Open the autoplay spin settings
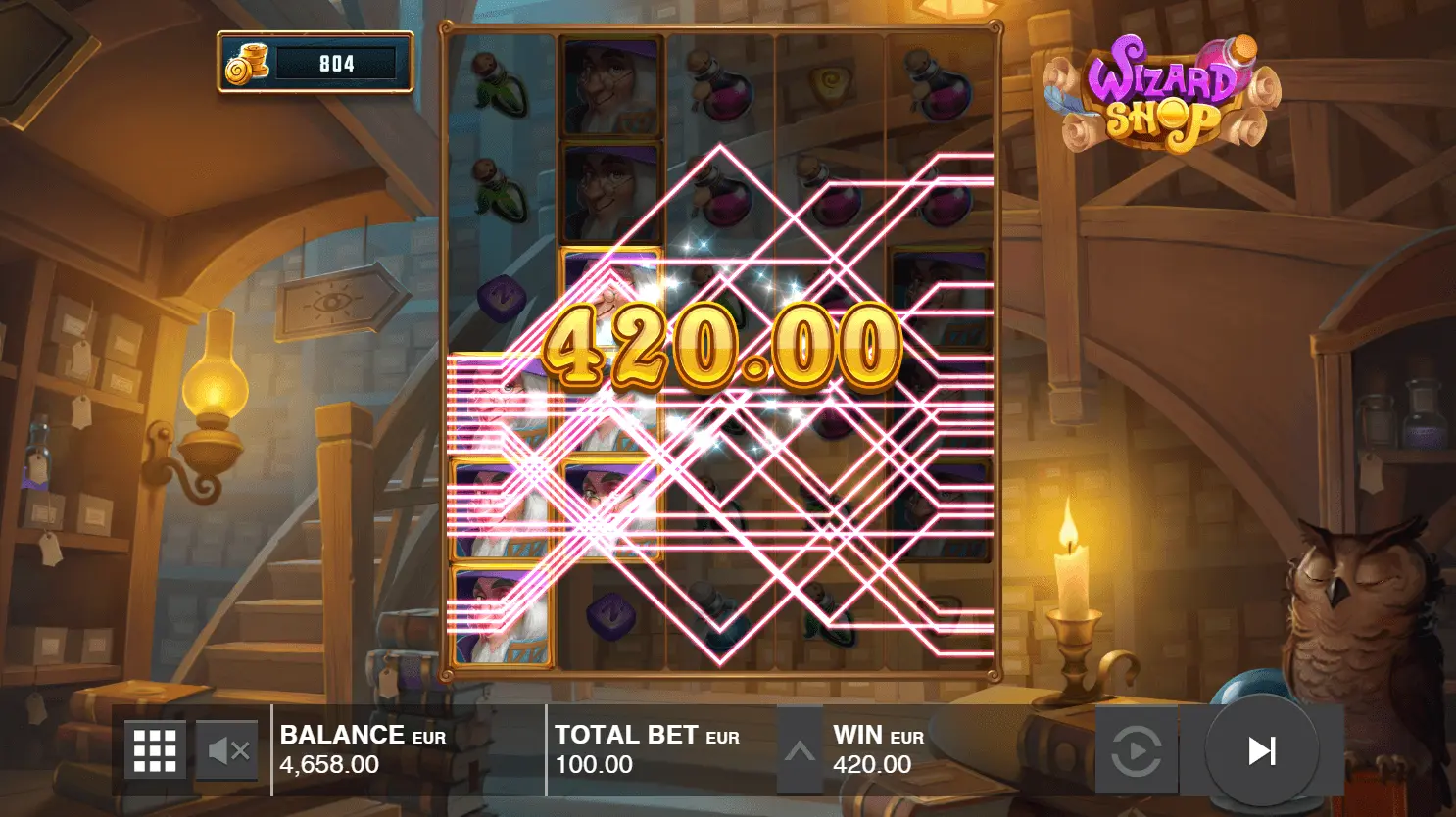The height and width of the screenshot is (817, 1456). click(1136, 752)
